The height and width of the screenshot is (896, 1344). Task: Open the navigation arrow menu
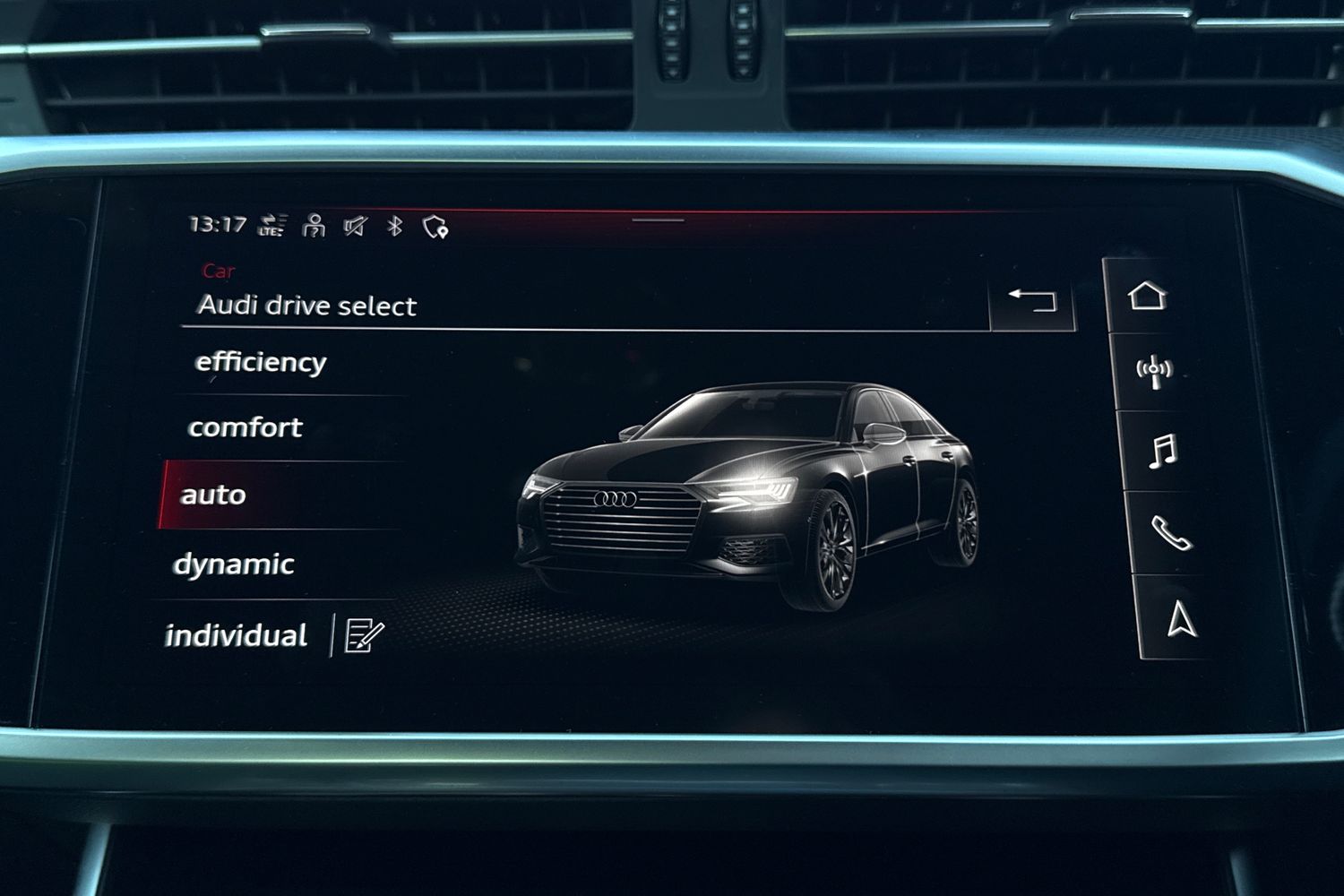click(1182, 618)
